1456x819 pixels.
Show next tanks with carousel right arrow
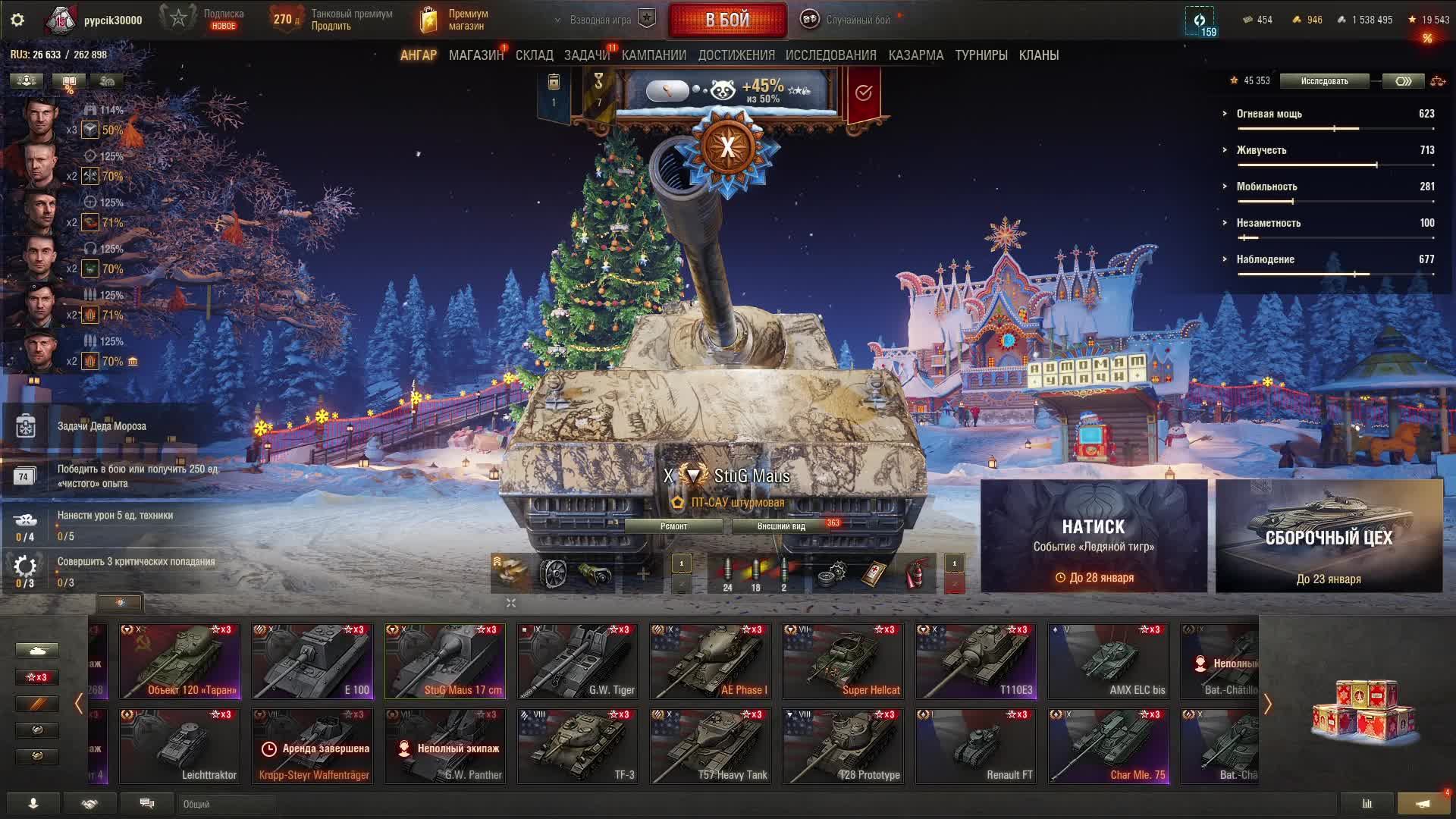pos(1267,704)
